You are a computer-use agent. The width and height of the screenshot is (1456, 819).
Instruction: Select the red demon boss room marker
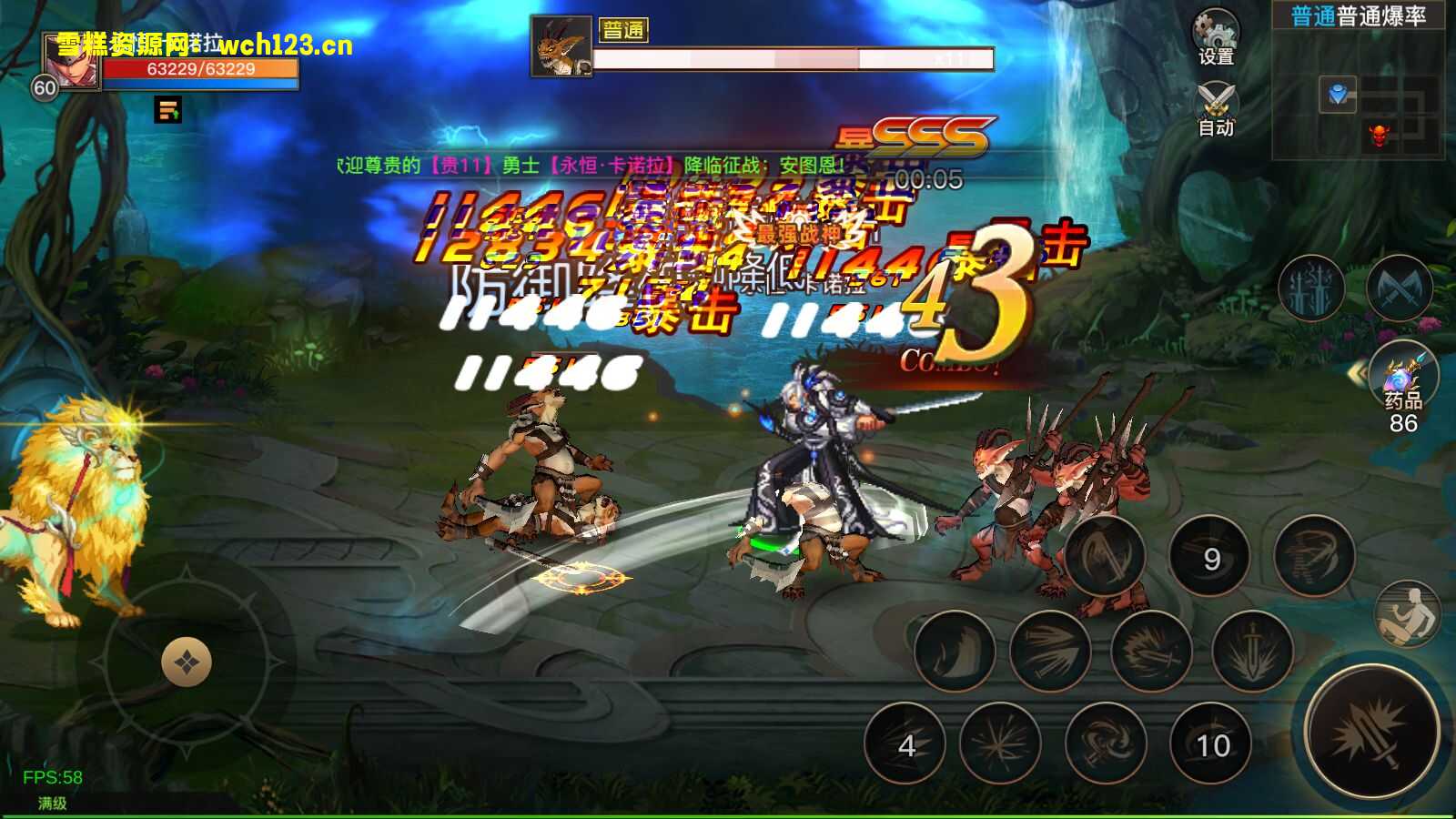click(x=1380, y=136)
